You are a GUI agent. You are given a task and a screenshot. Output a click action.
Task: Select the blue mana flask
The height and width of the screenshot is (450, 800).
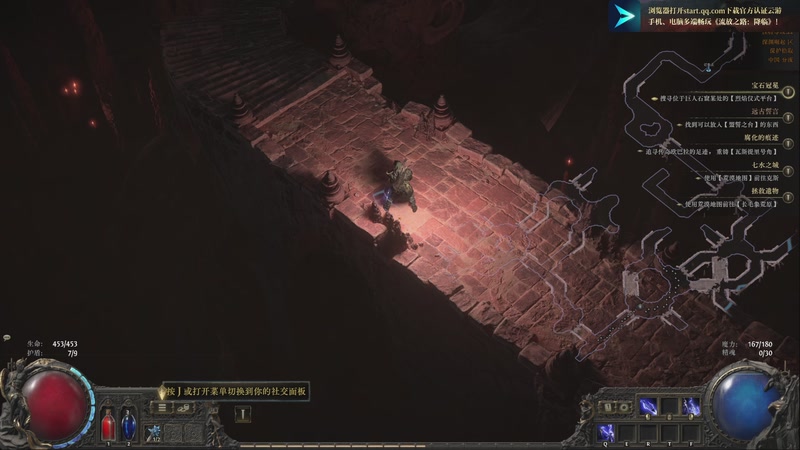[x=129, y=426]
